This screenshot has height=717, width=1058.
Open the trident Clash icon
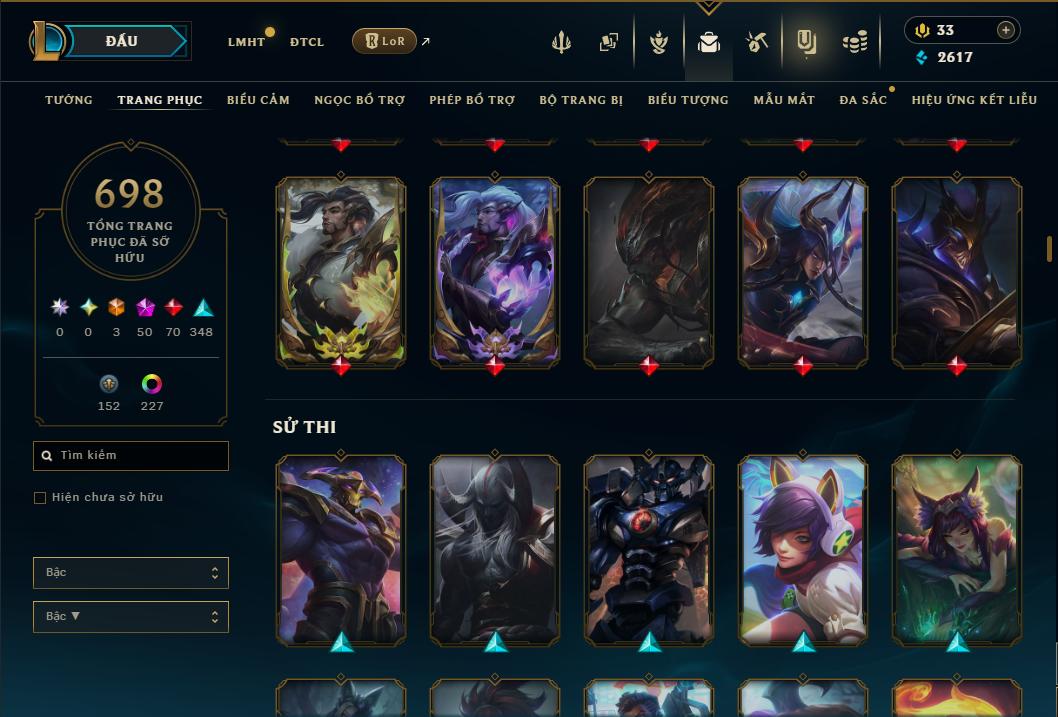[x=561, y=42]
